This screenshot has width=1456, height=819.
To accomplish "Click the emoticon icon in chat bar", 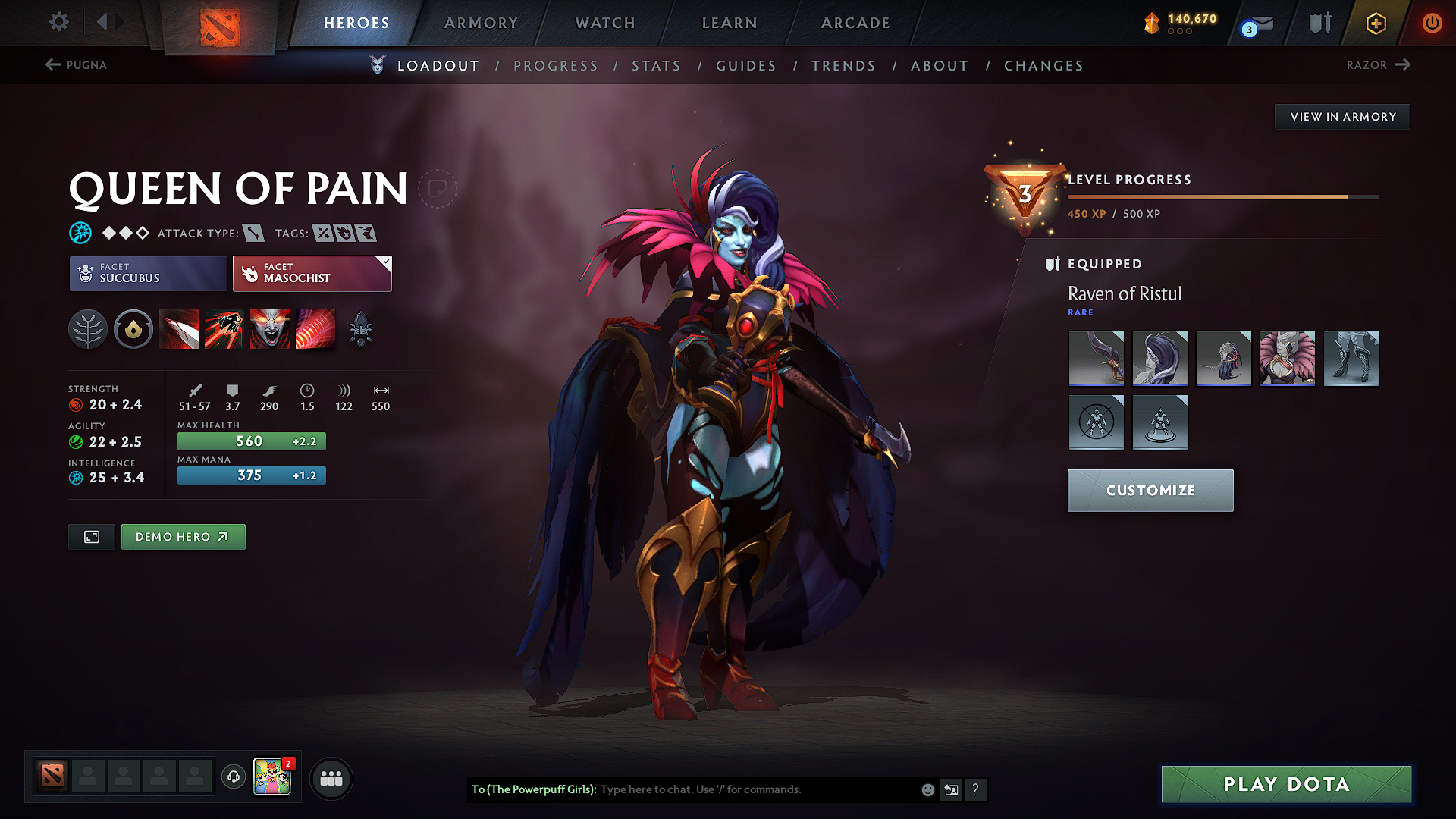I will pyautogui.click(x=927, y=789).
